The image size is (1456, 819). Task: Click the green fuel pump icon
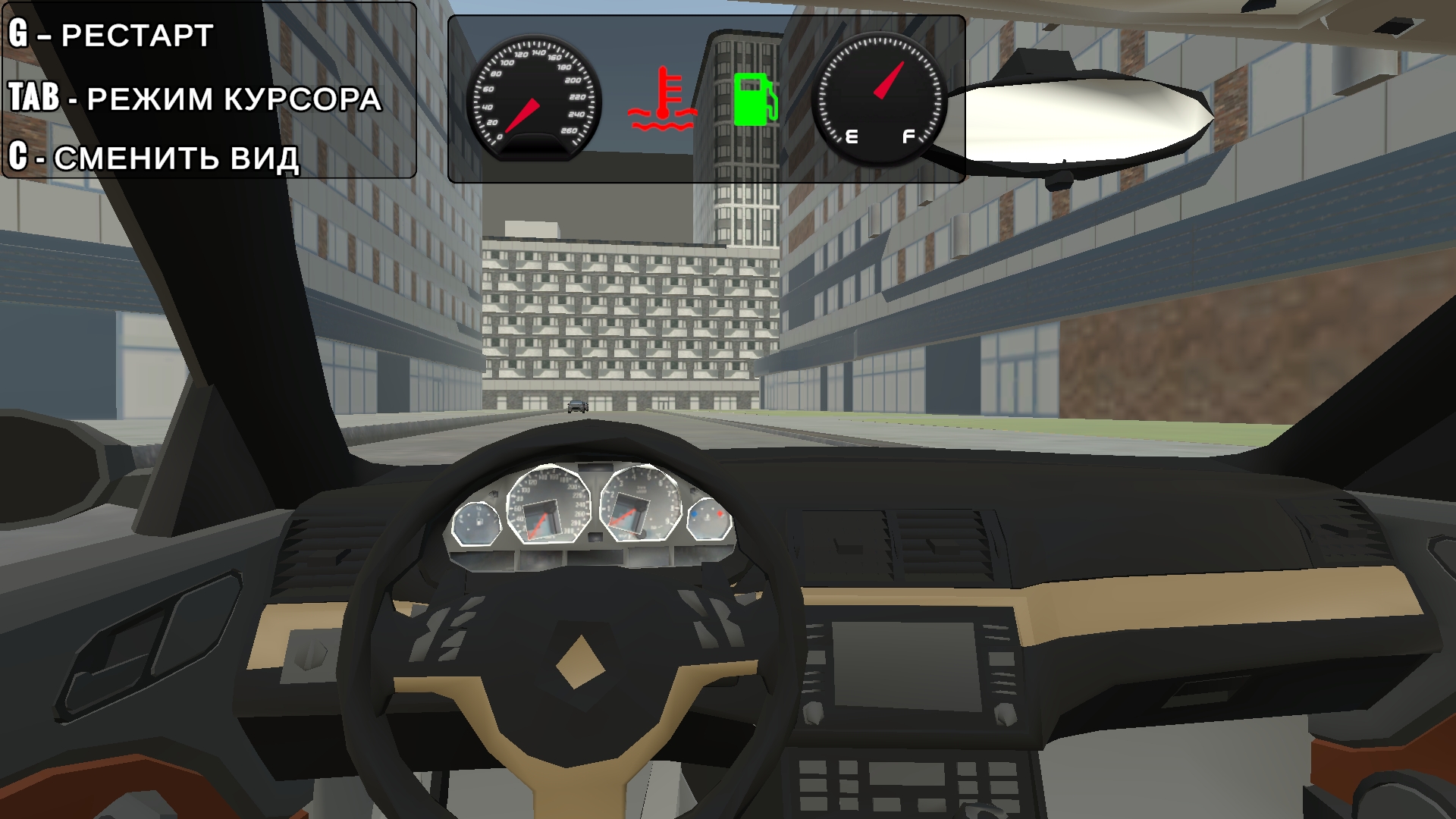click(755, 99)
